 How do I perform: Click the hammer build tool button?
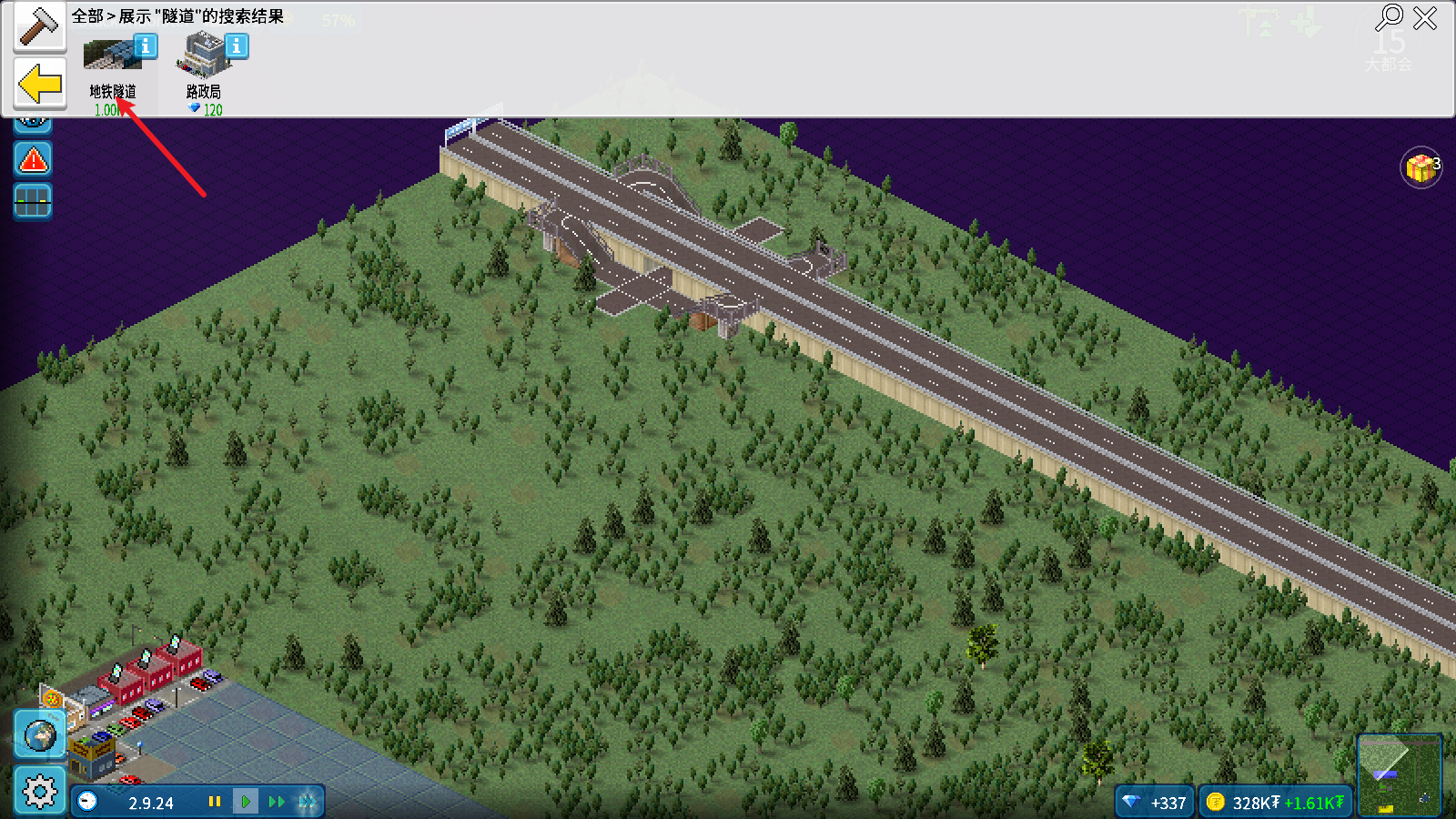click(x=39, y=26)
